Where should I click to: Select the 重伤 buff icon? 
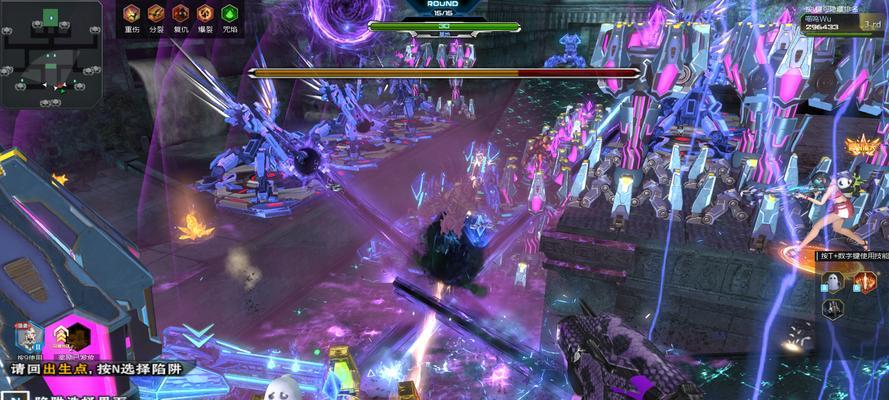click(x=131, y=14)
